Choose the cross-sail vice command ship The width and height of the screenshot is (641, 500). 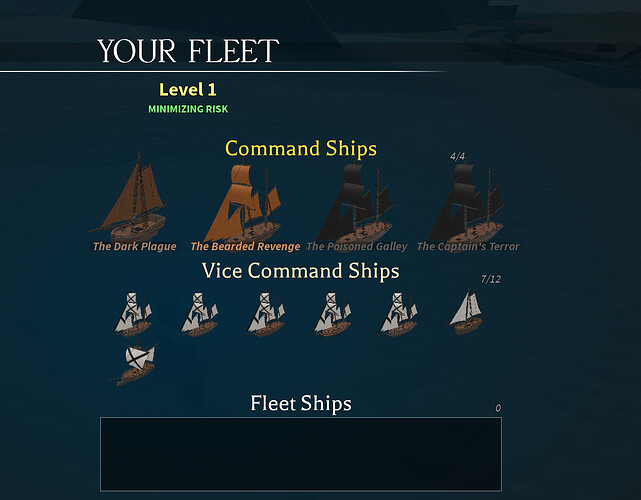coord(136,362)
